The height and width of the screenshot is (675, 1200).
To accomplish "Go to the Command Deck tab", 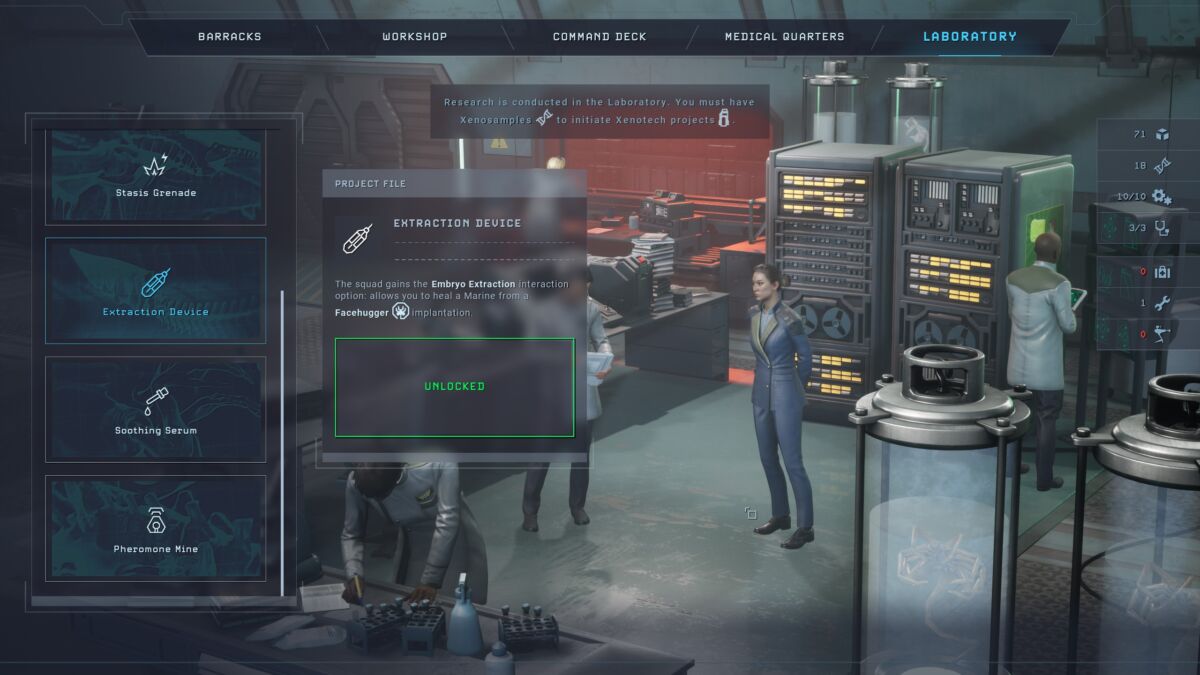I will point(599,37).
